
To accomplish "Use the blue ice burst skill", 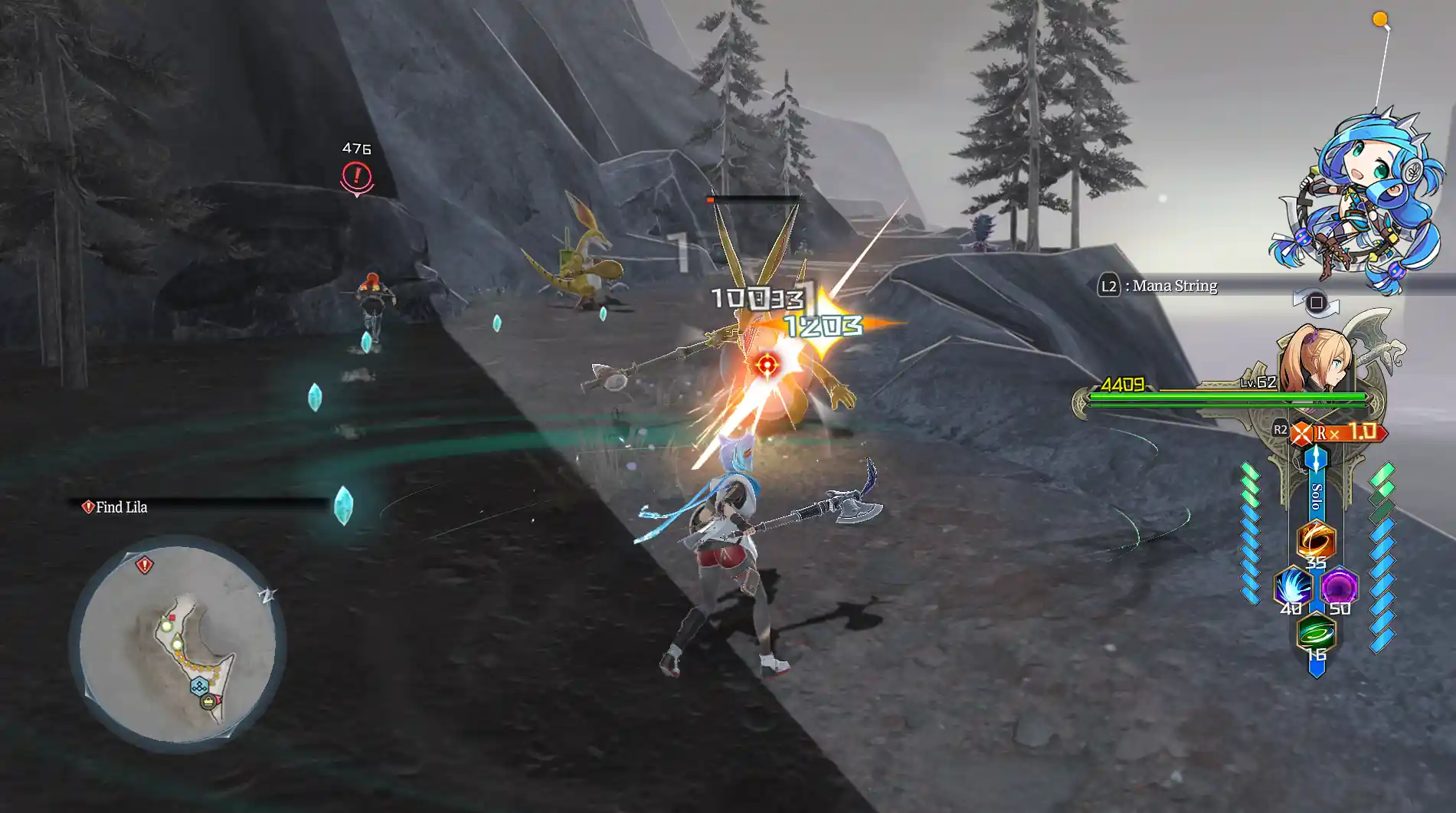I will 1292,587.
